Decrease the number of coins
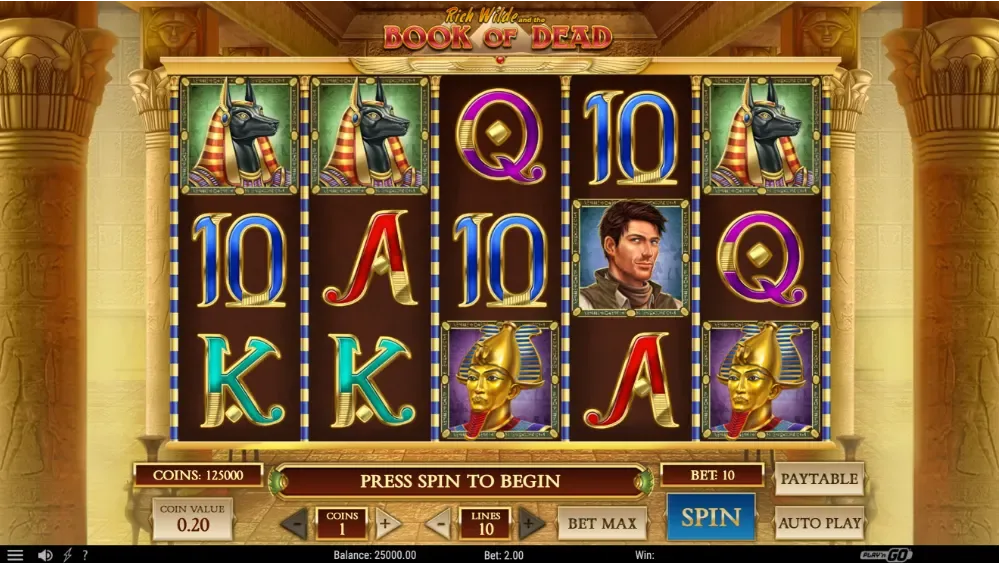 (x=294, y=523)
